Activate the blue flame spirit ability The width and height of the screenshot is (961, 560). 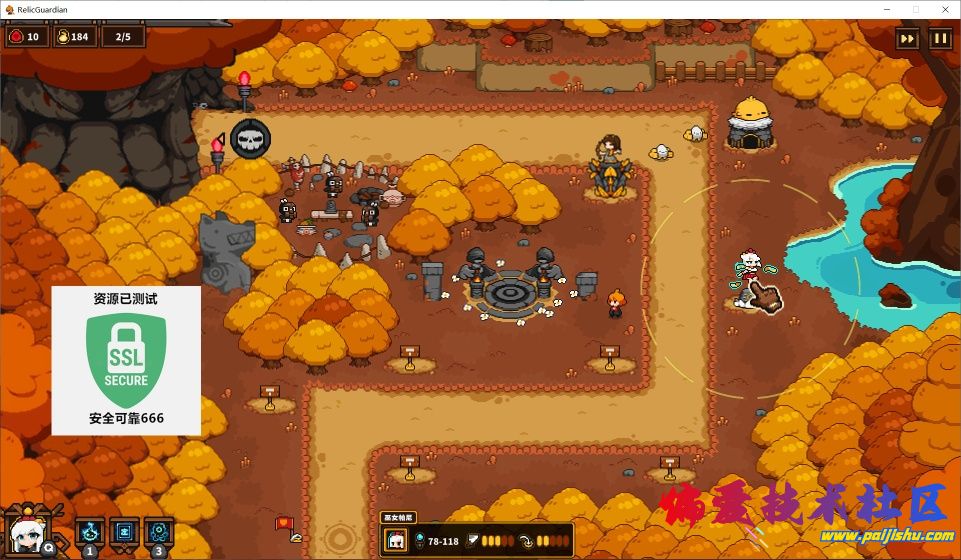pos(93,531)
